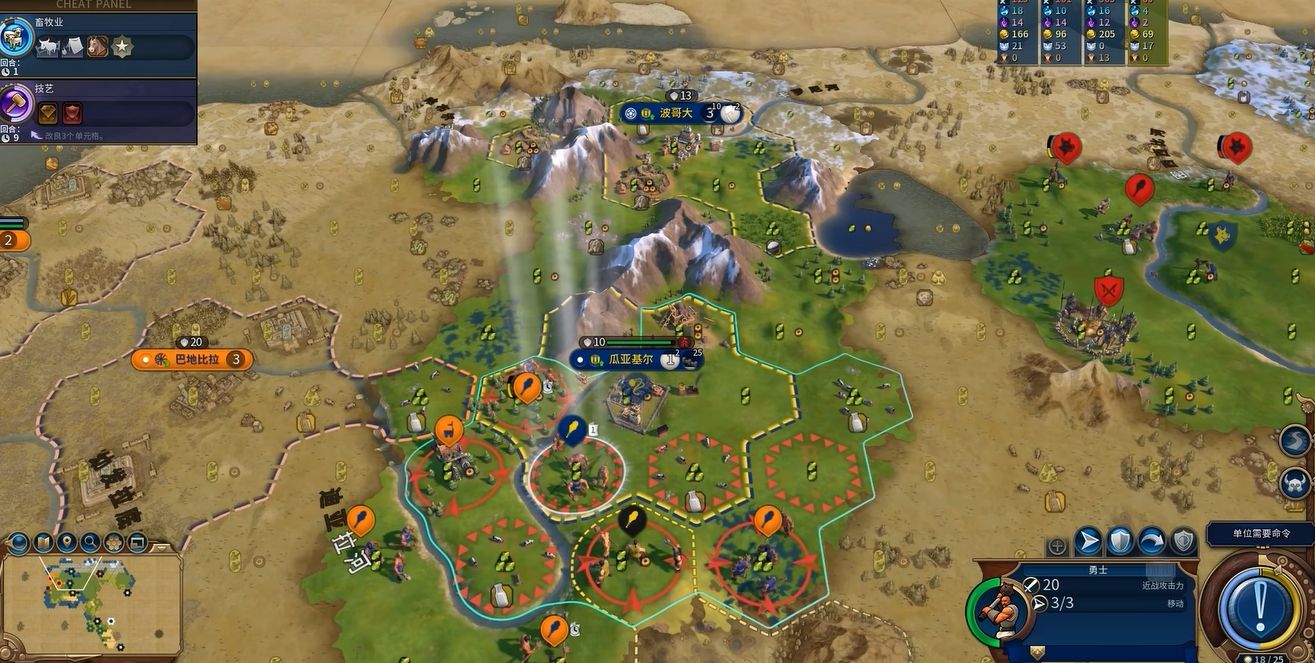Show more unit actions with the plus button
The height and width of the screenshot is (663, 1315).
pos(1057,546)
